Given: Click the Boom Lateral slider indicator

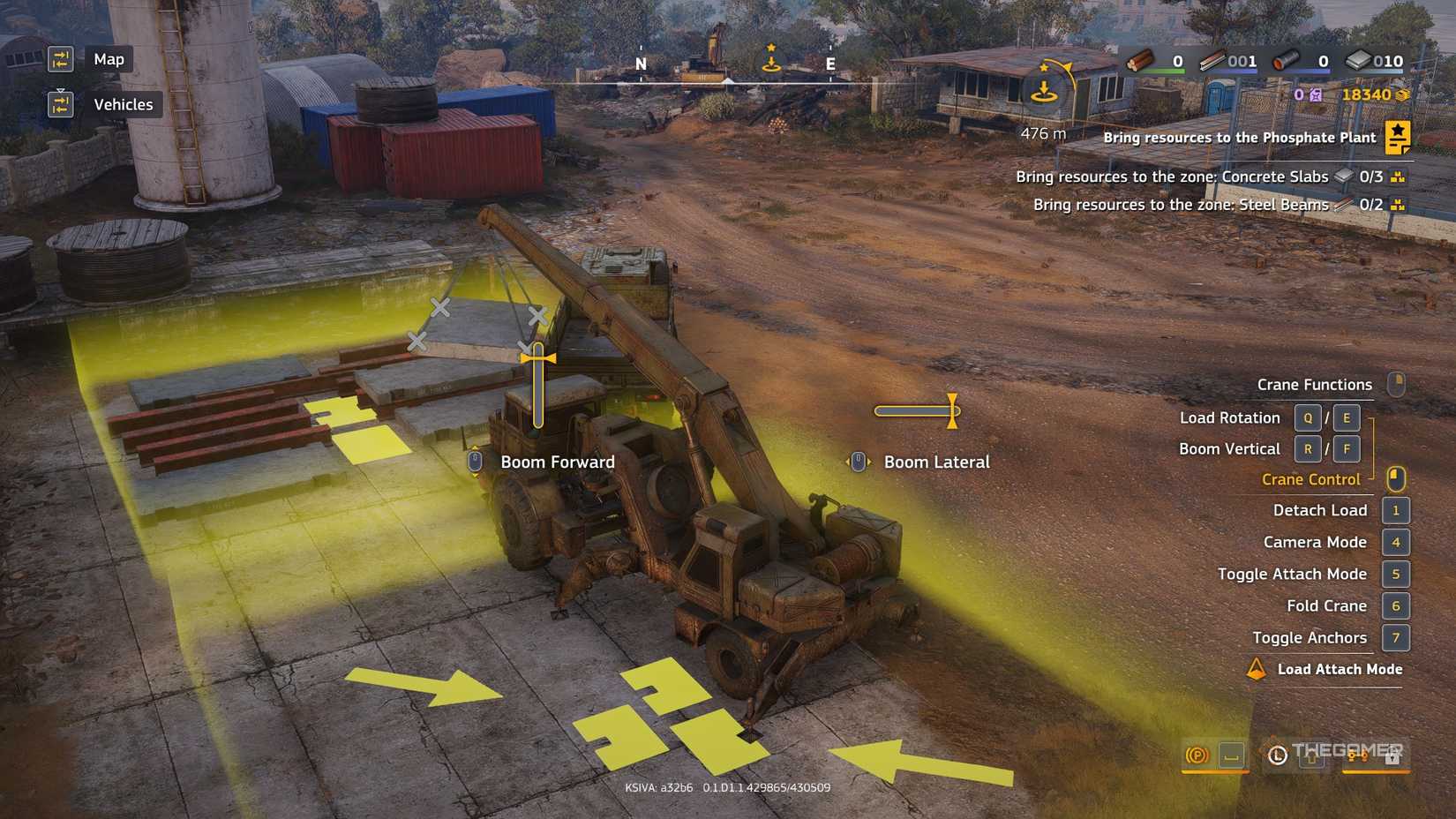Looking at the screenshot, I should 952,411.
